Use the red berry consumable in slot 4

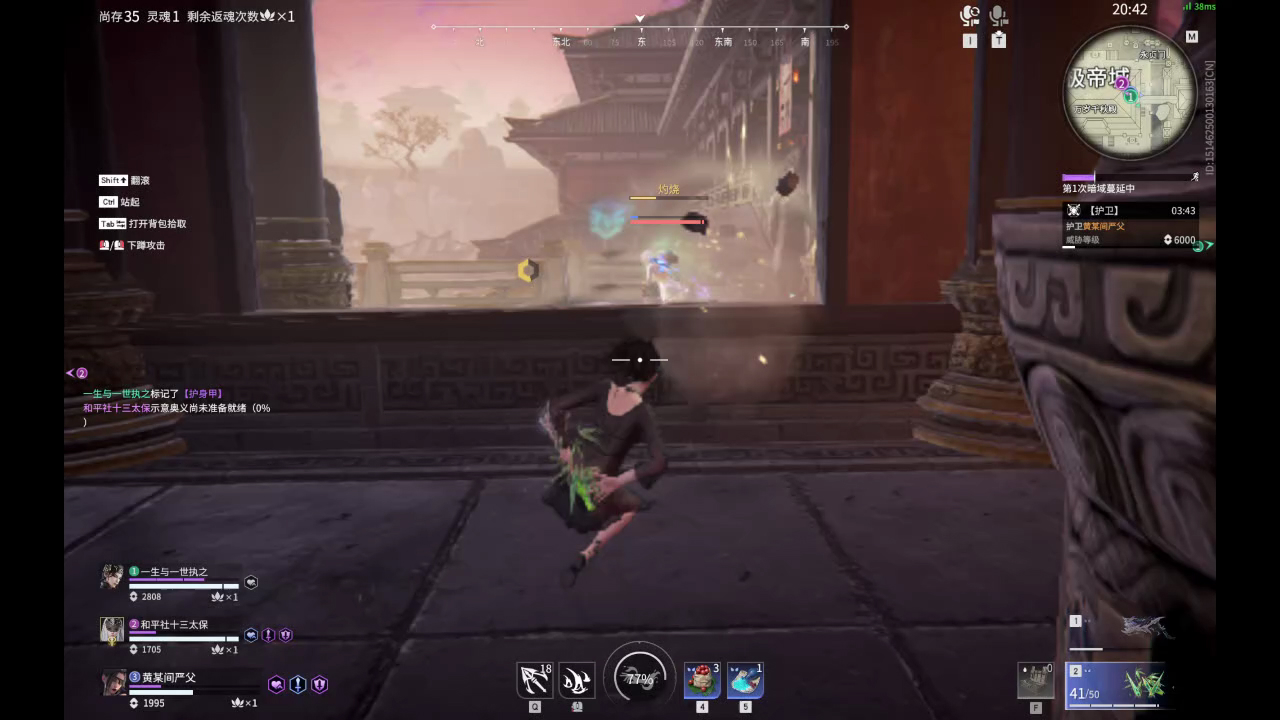coord(701,678)
